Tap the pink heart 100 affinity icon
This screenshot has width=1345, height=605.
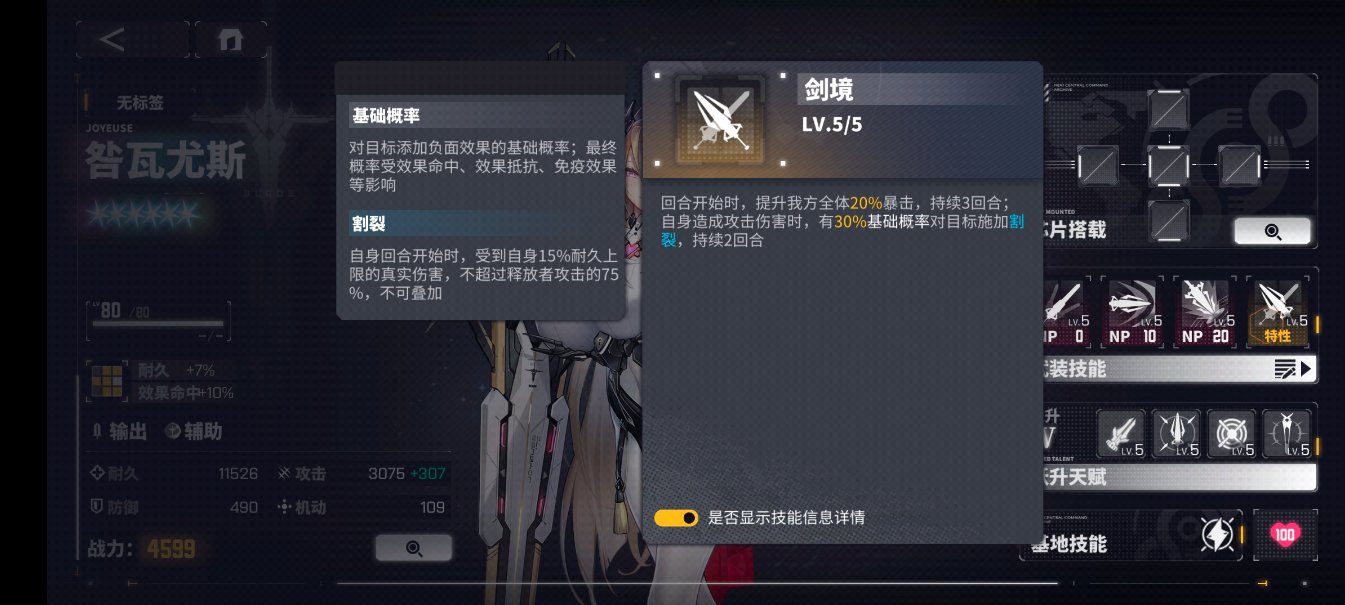click(x=1285, y=535)
